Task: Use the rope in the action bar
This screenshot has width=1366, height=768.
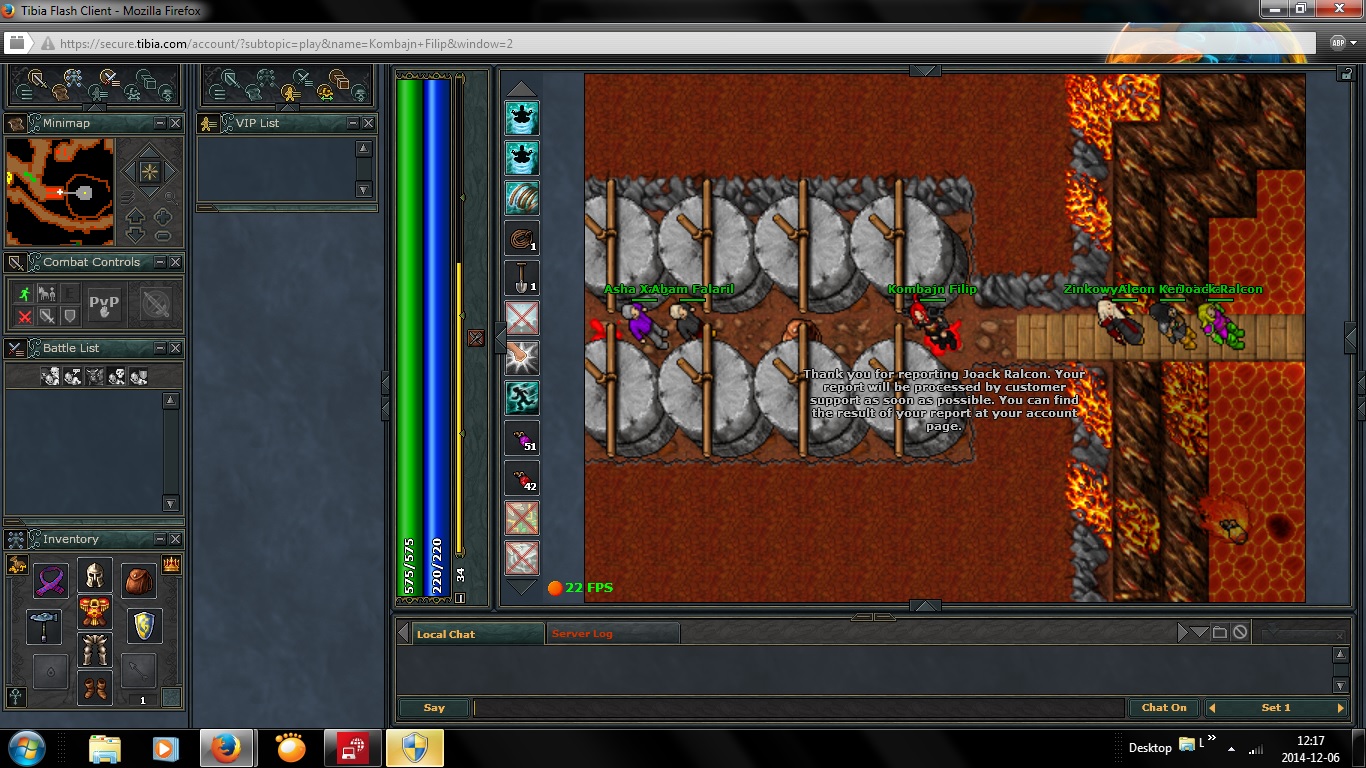Action: (x=522, y=238)
